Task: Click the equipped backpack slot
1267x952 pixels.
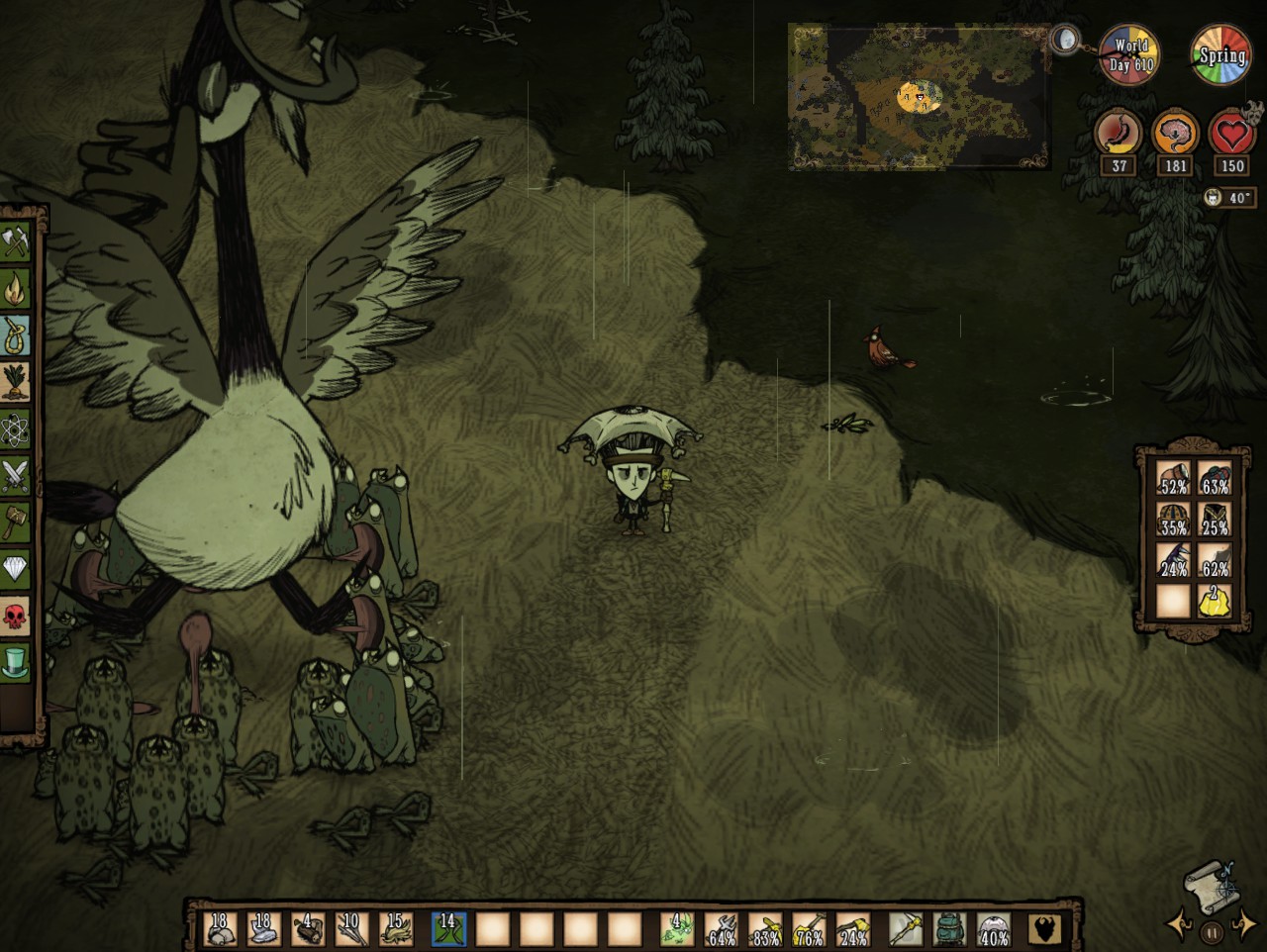Action: point(950,929)
